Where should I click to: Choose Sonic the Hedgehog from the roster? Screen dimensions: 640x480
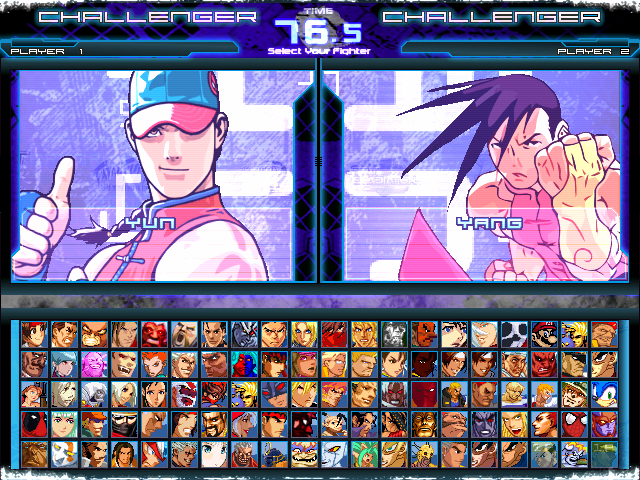(x=603, y=394)
